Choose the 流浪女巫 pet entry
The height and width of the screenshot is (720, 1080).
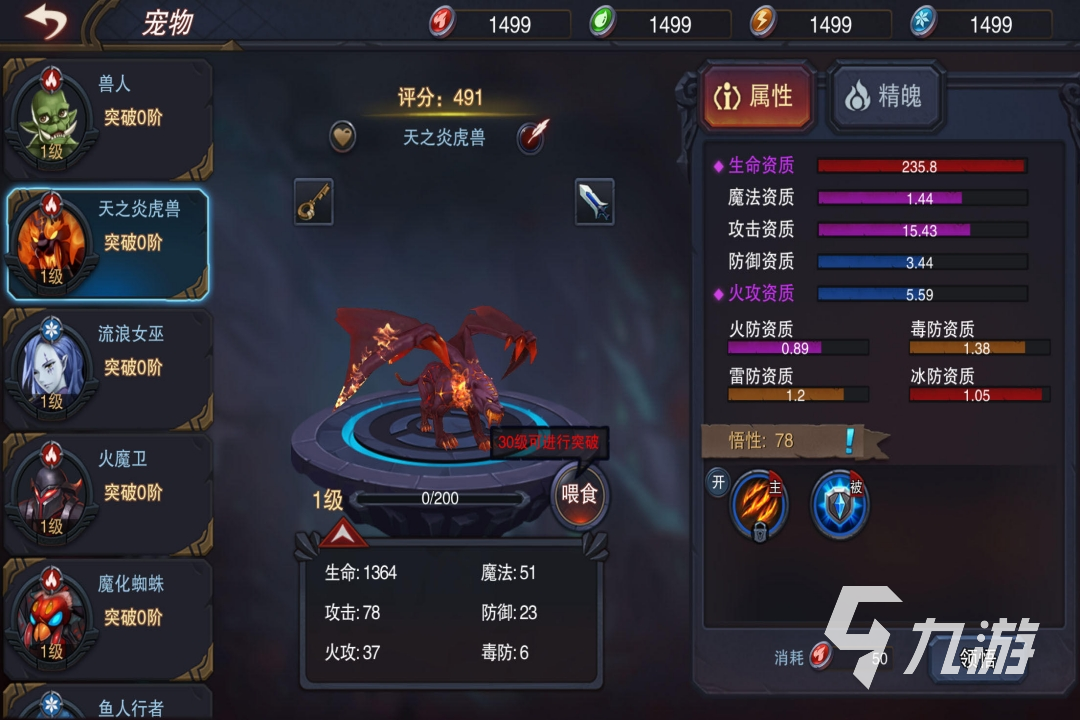click(108, 367)
